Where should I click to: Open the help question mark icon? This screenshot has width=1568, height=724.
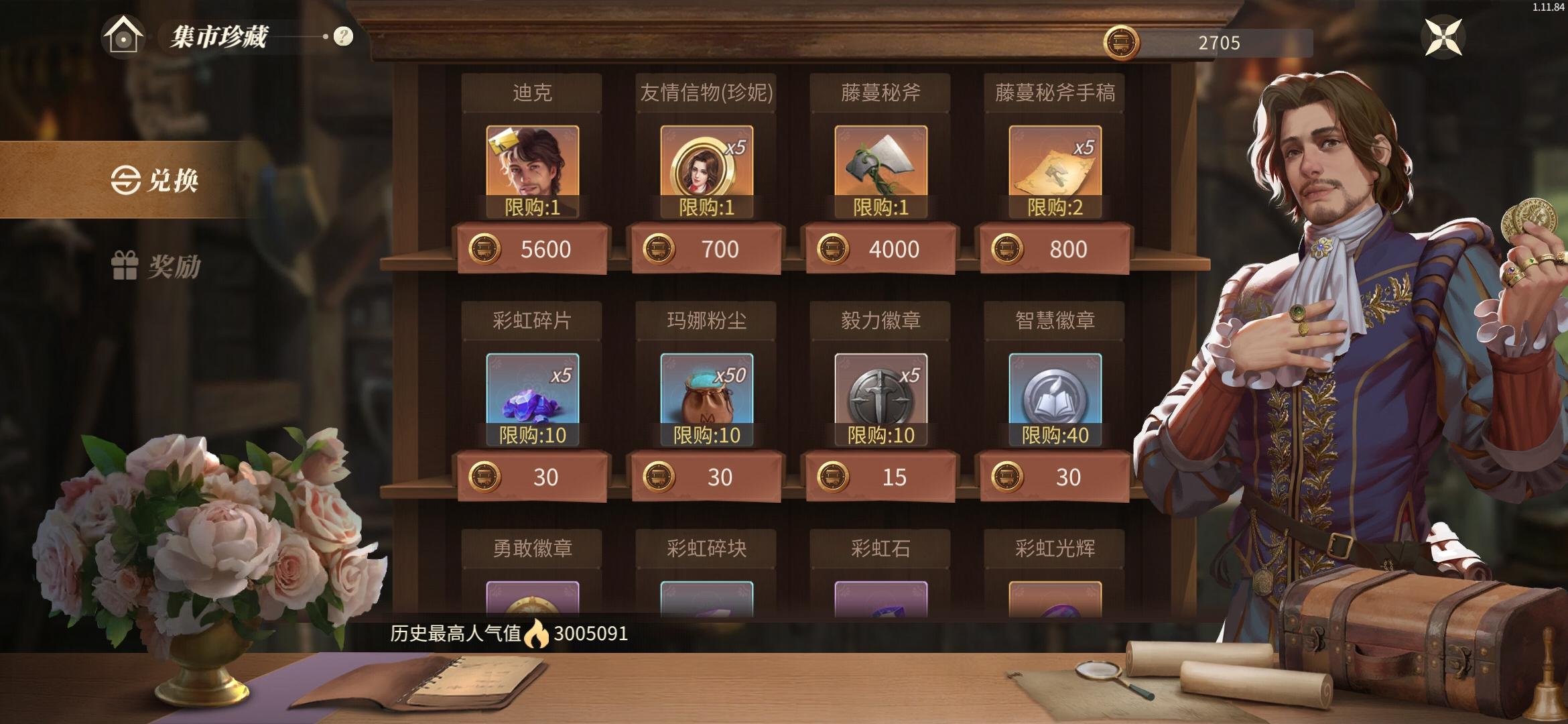coord(343,37)
